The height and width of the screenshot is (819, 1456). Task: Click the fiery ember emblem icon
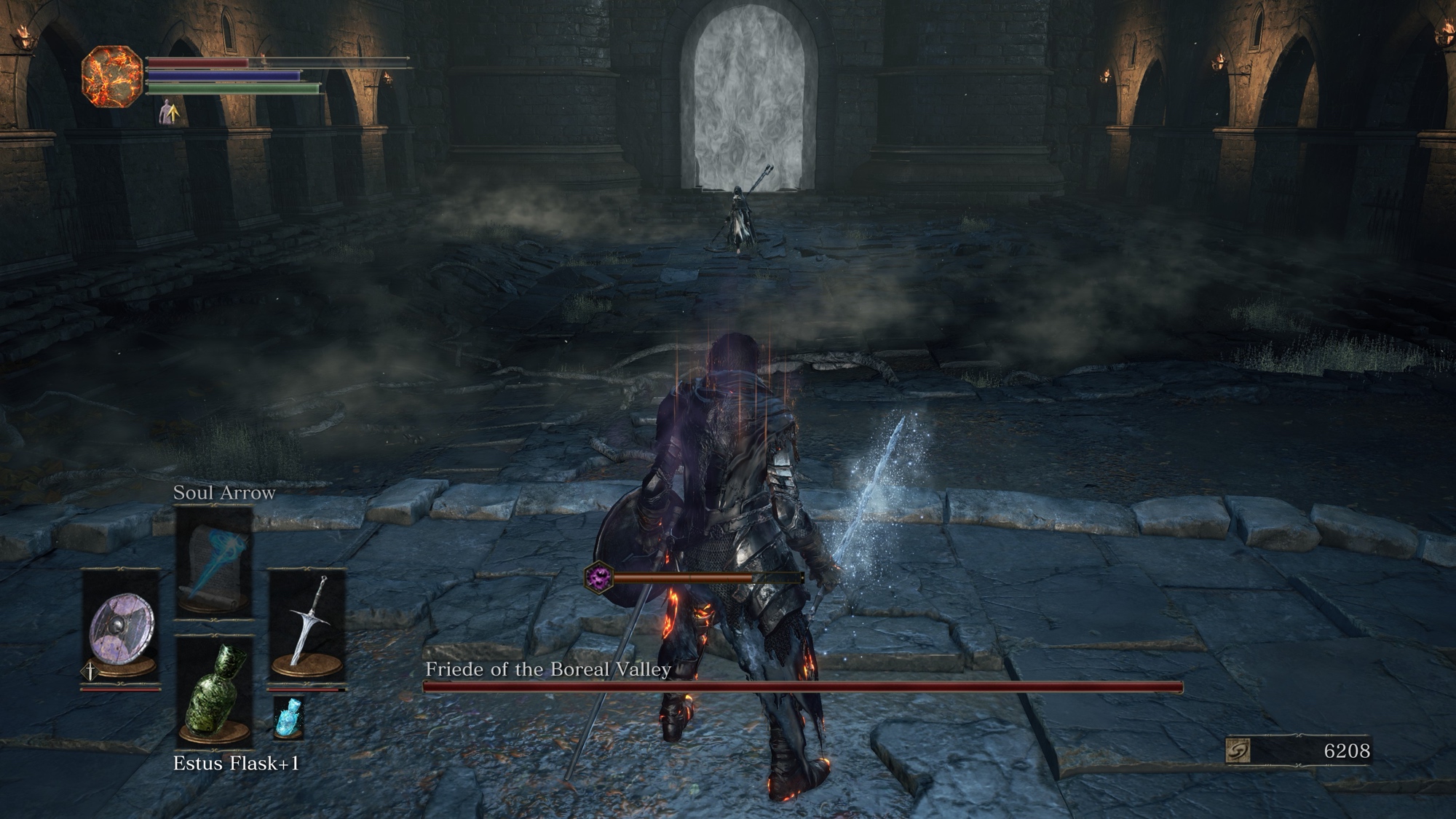[x=111, y=76]
